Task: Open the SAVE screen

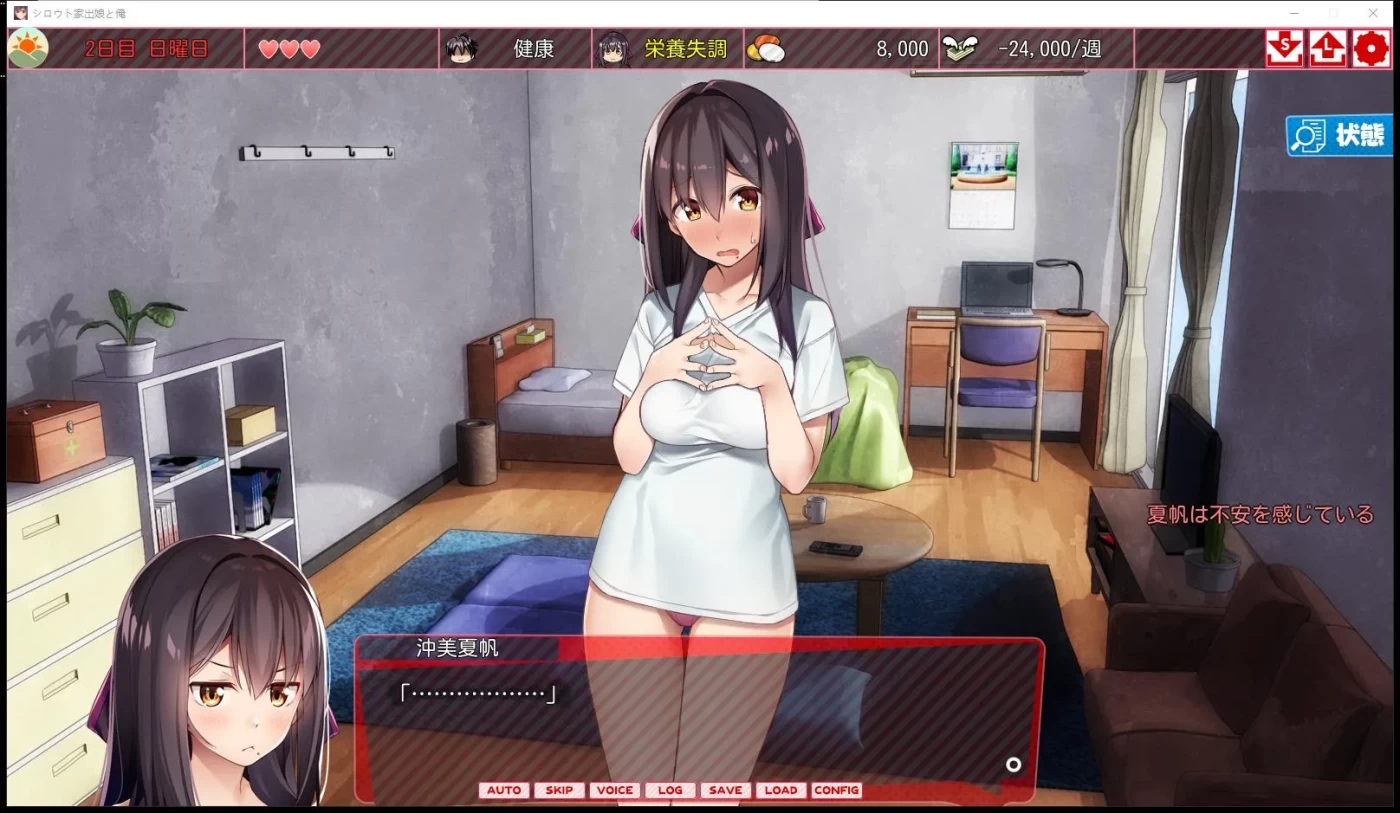Action: 725,790
